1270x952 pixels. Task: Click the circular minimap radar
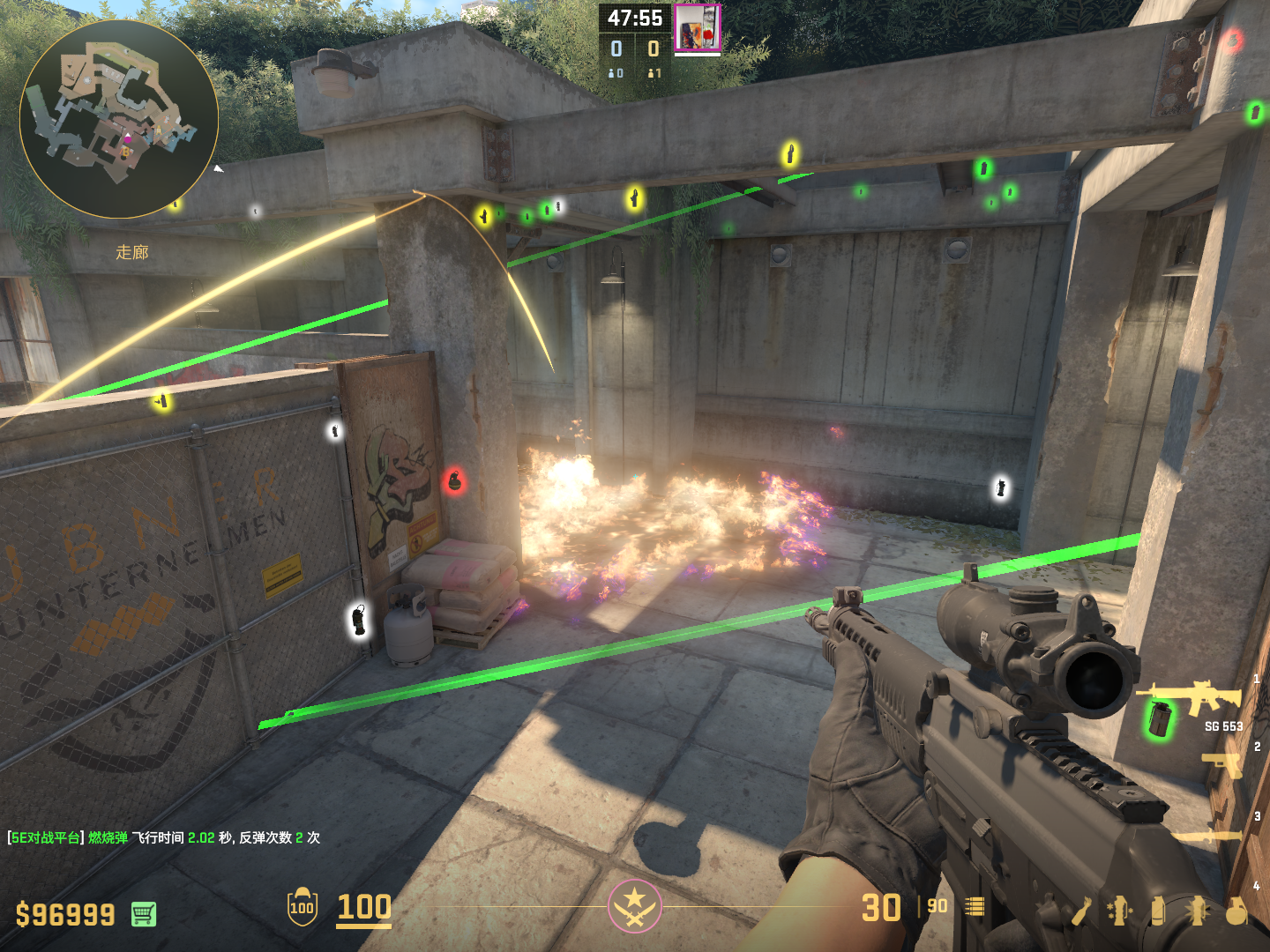click(x=119, y=119)
